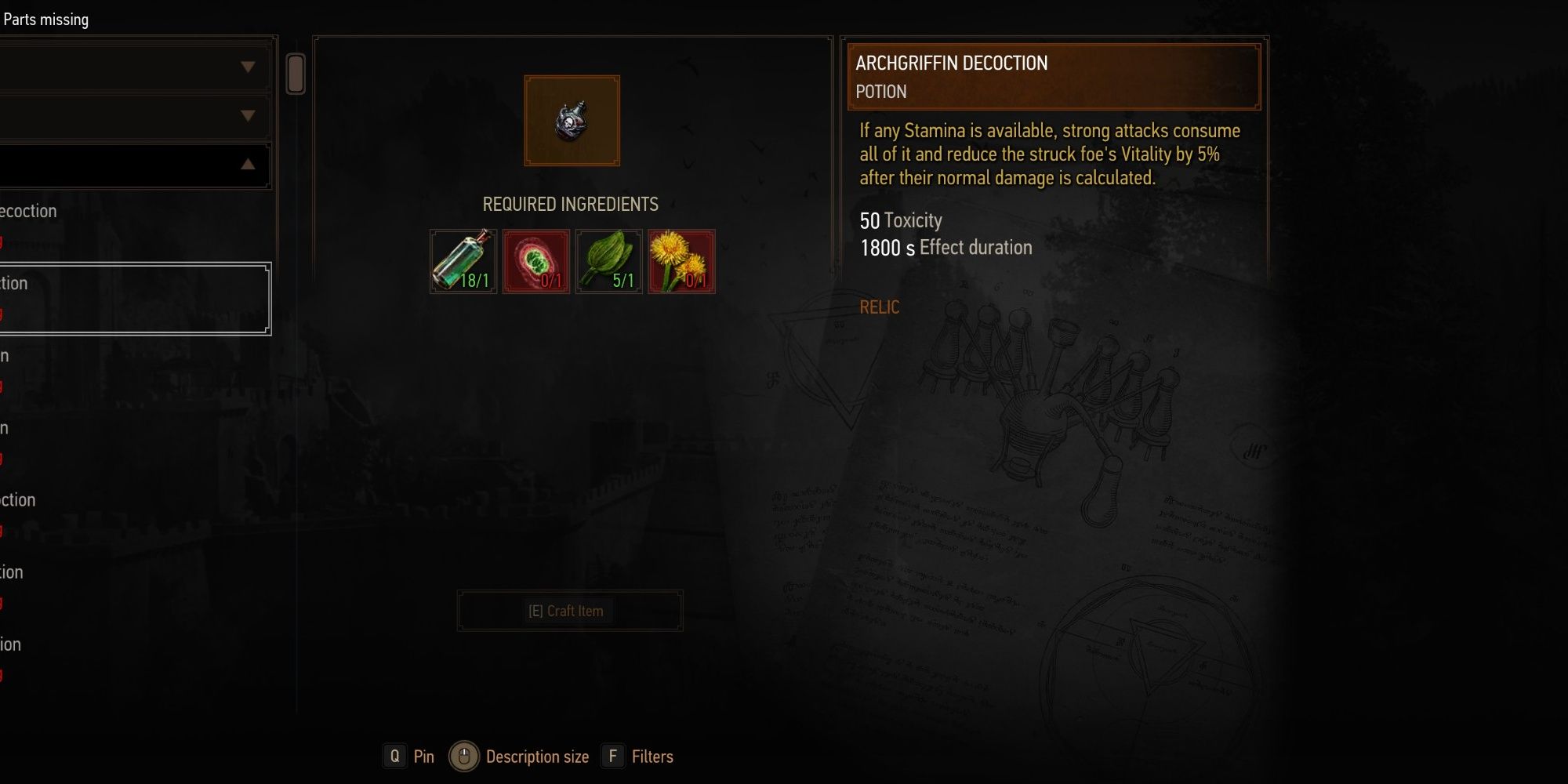Open the second filter dropdown
Screen dimensions: 1568x784
click(x=133, y=116)
